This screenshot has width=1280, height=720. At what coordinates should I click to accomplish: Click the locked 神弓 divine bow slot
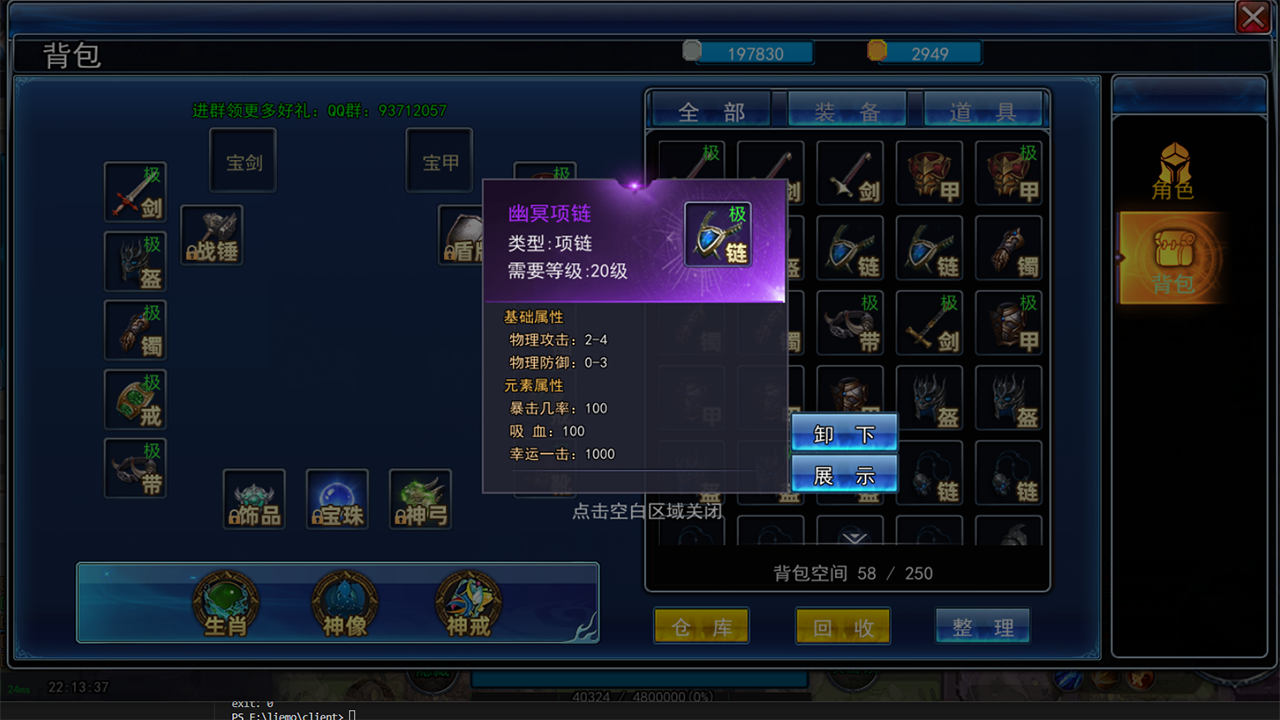(x=420, y=499)
